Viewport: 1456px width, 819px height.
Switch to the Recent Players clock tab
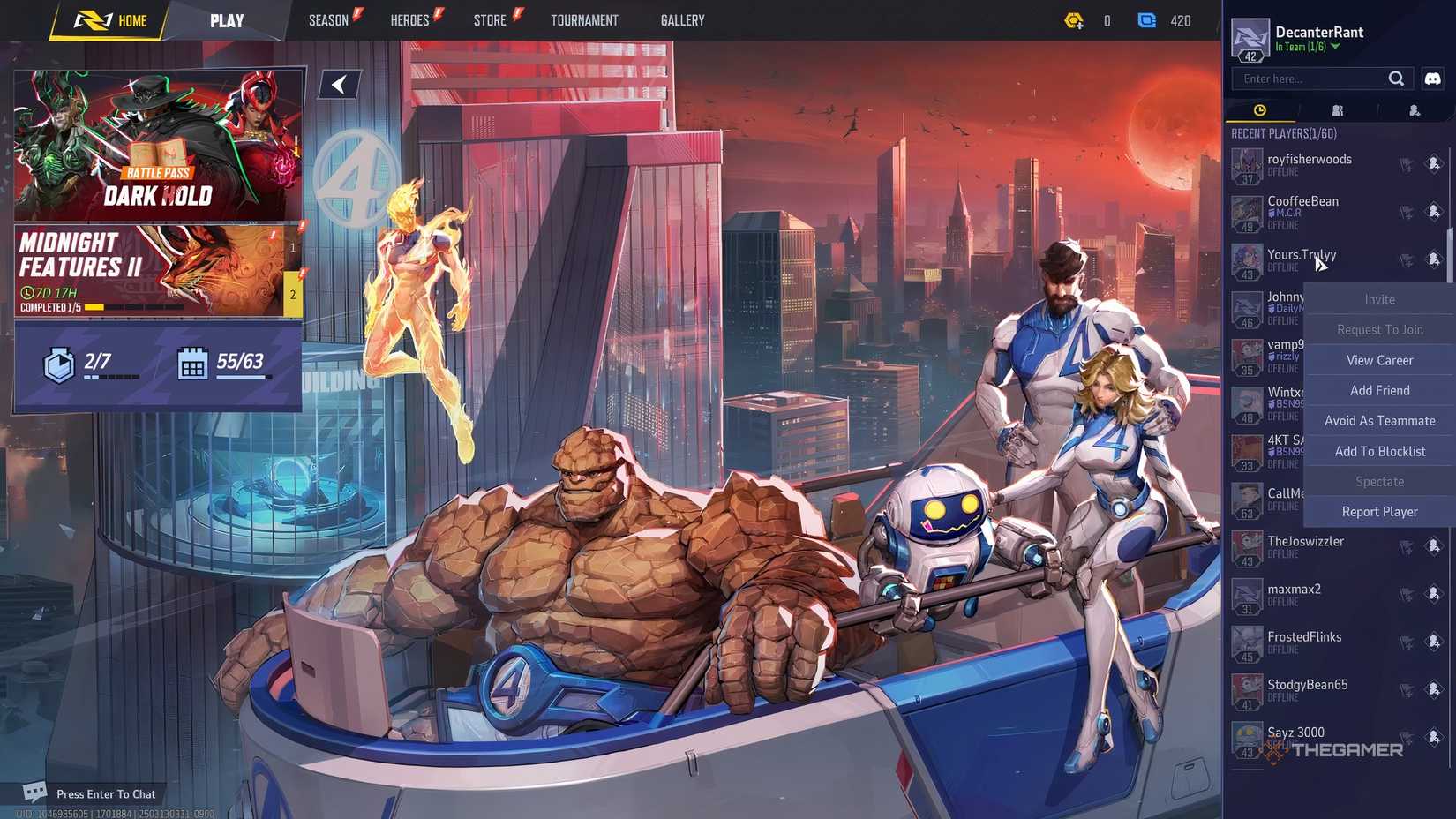pos(1259,110)
